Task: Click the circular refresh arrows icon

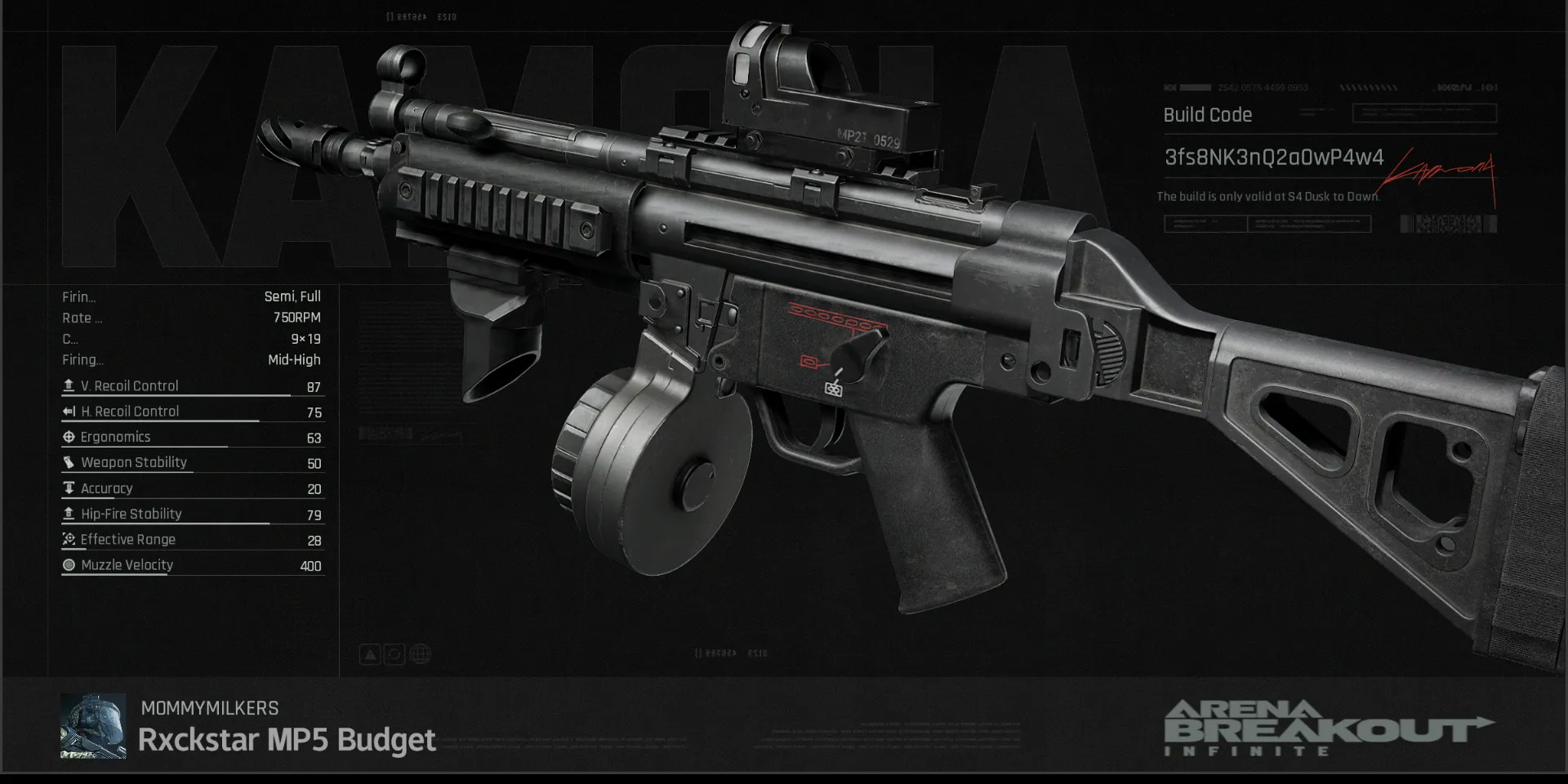Action: click(394, 654)
